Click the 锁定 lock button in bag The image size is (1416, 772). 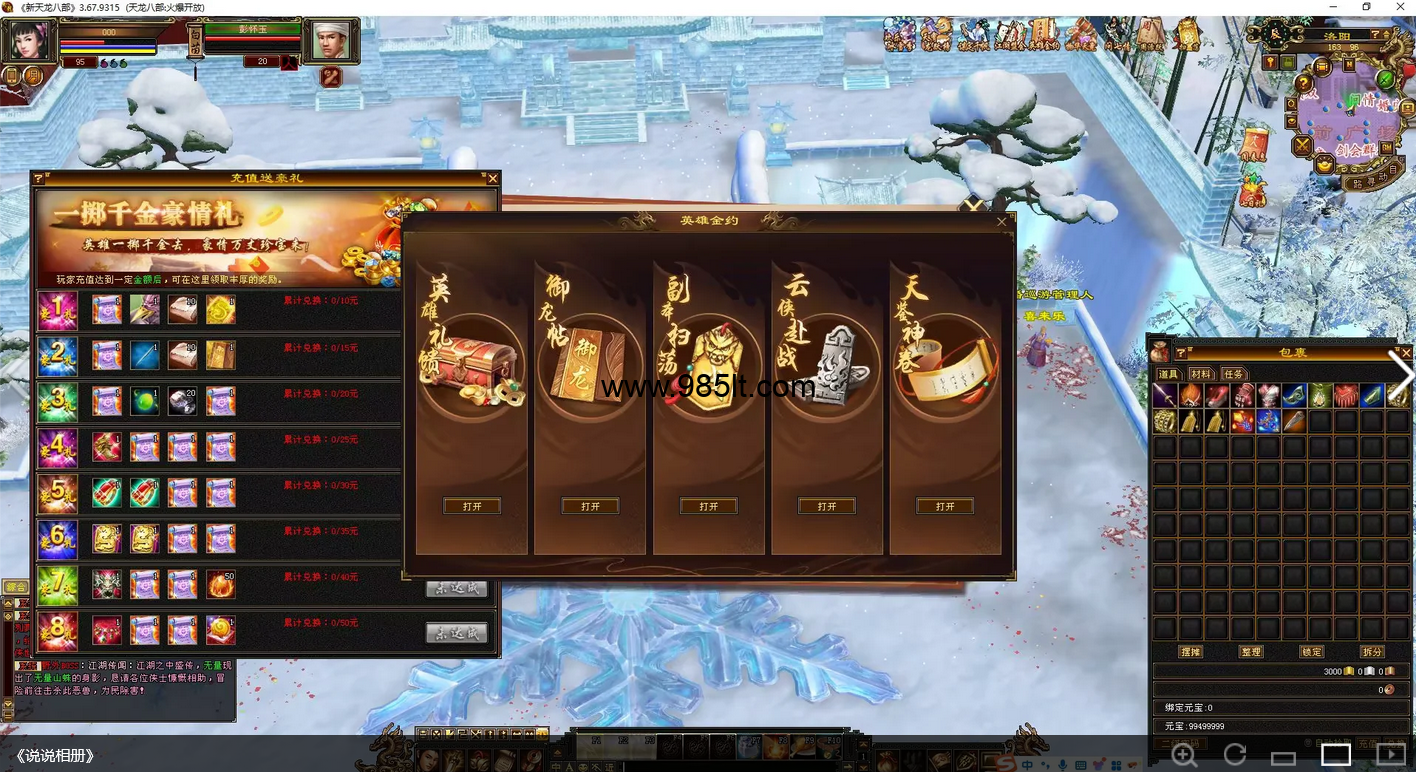1311,652
